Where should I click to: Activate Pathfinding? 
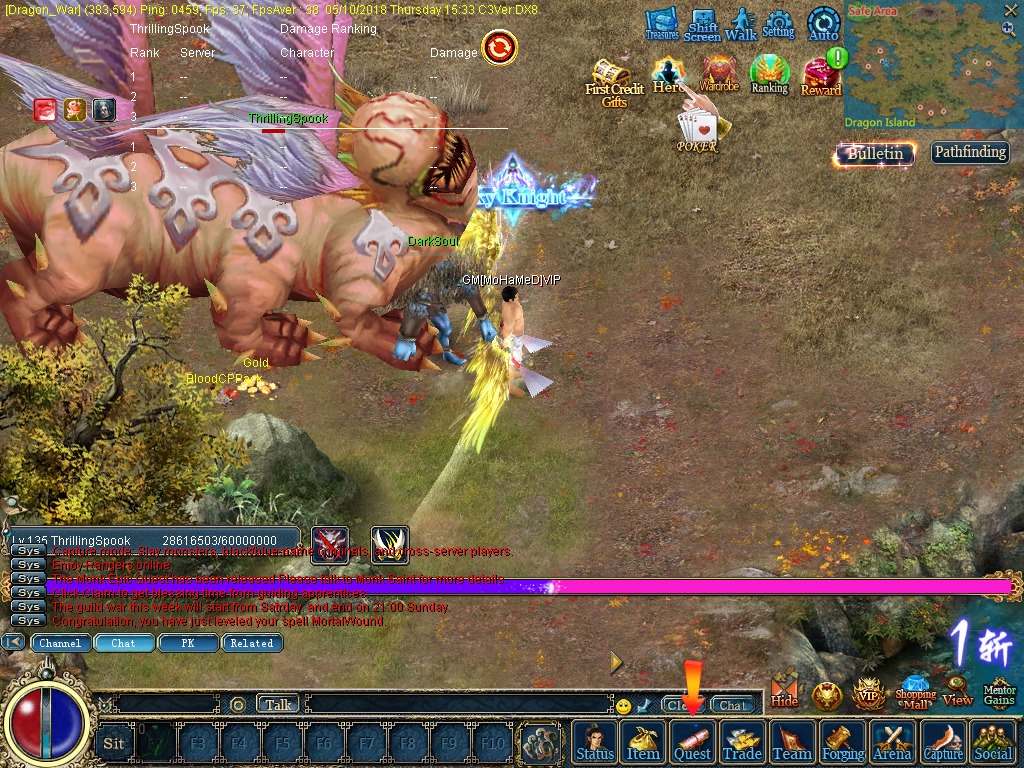tap(969, 152)
